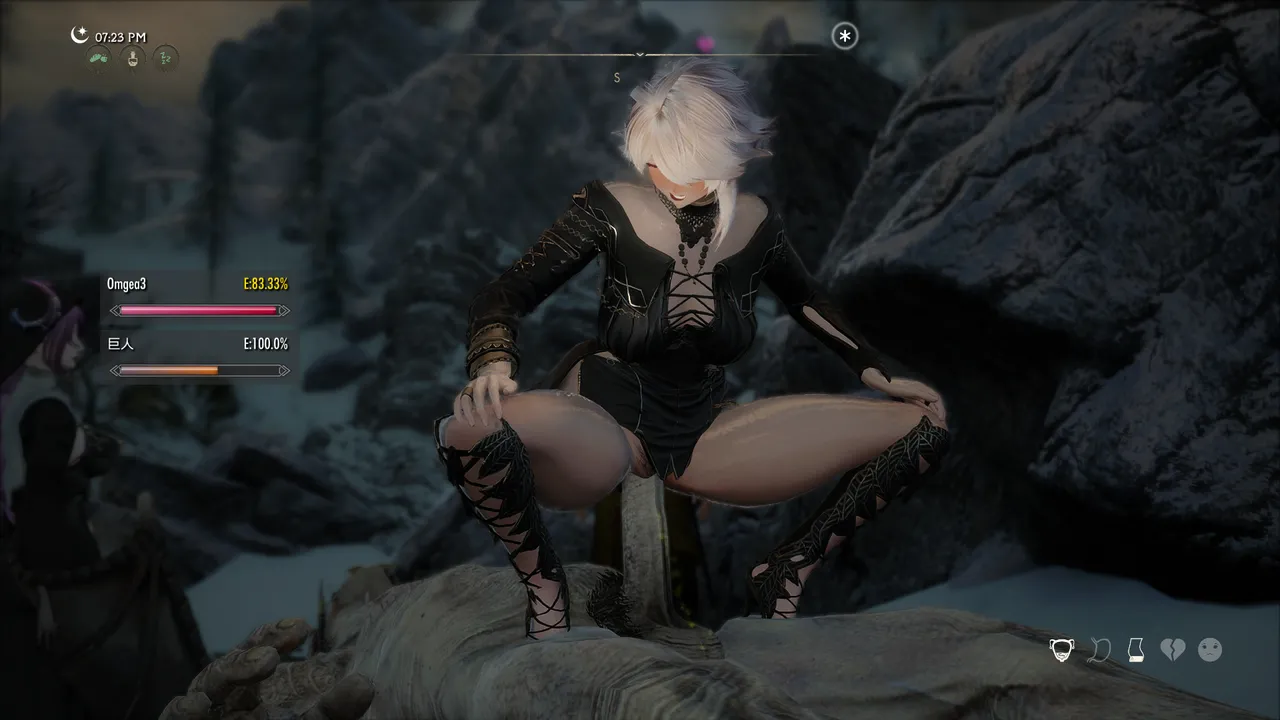Viewport: 1280px width, 720px height.
Task: Click the moon and star time icon
Action: pos(80,36)
